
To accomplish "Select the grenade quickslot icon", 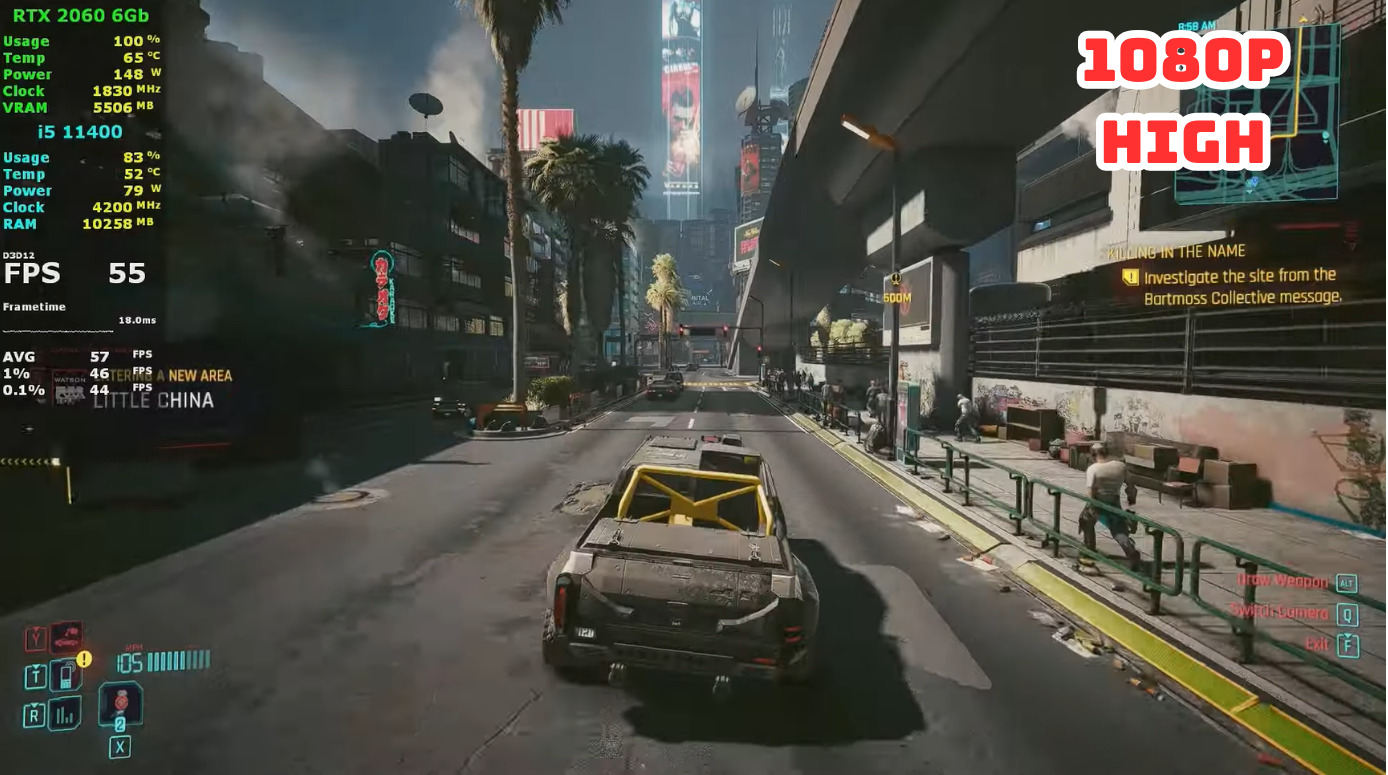I will tap(121, 704).
